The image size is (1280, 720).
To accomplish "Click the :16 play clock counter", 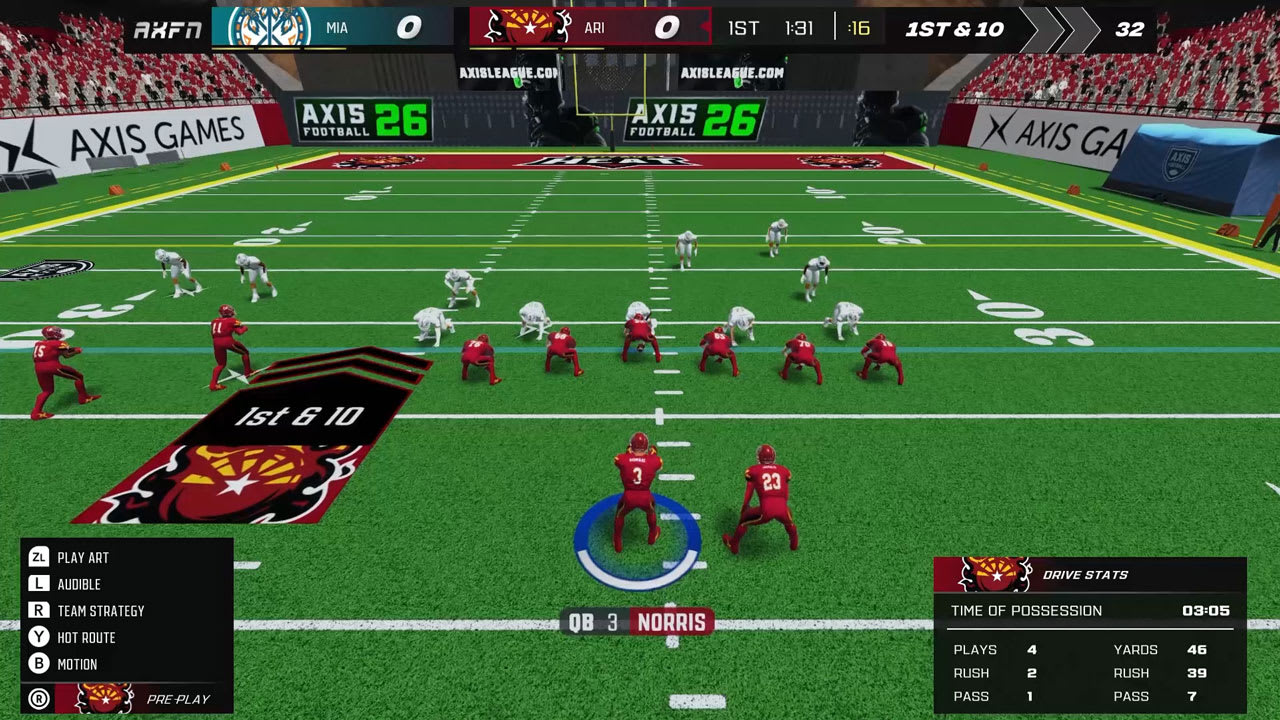I will [861, 27].
